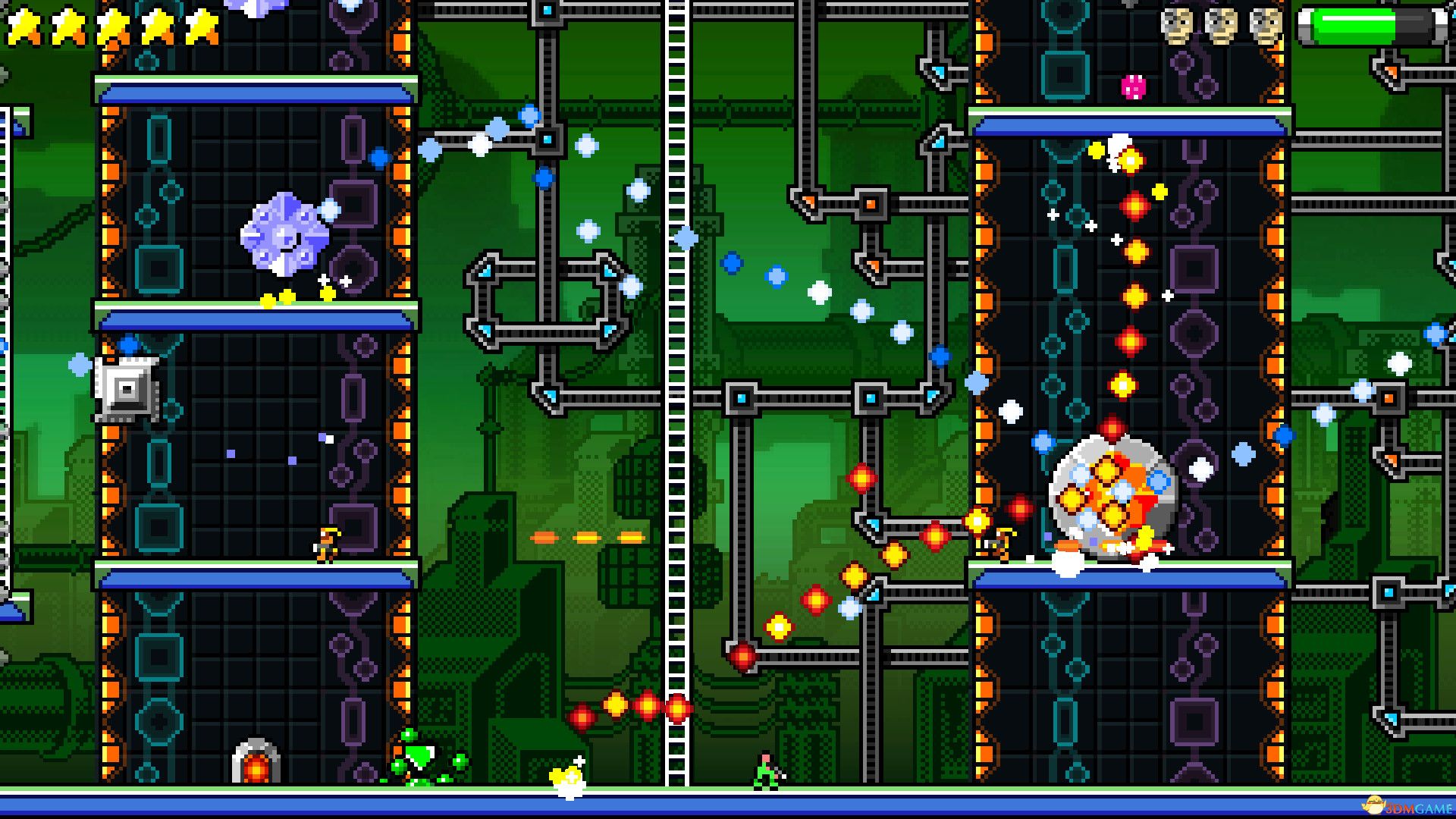Click the leftmost old-man head icon
Image resolution: width=1456 pixels, height=819 pixels.
tap(1178, 27)
